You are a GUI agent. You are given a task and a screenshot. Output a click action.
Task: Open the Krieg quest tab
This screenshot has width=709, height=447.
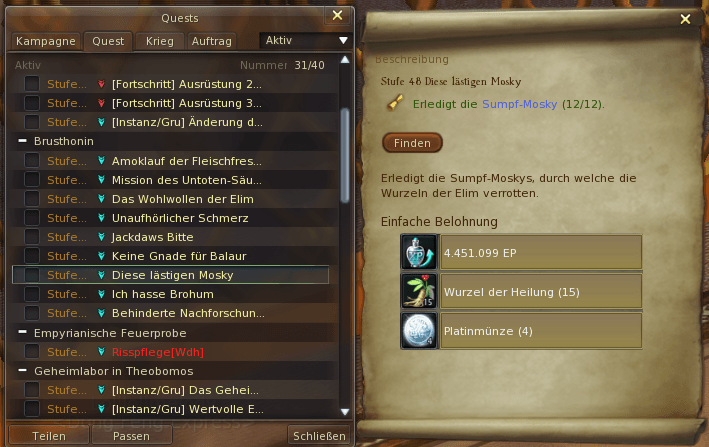(x=159, y=41)
